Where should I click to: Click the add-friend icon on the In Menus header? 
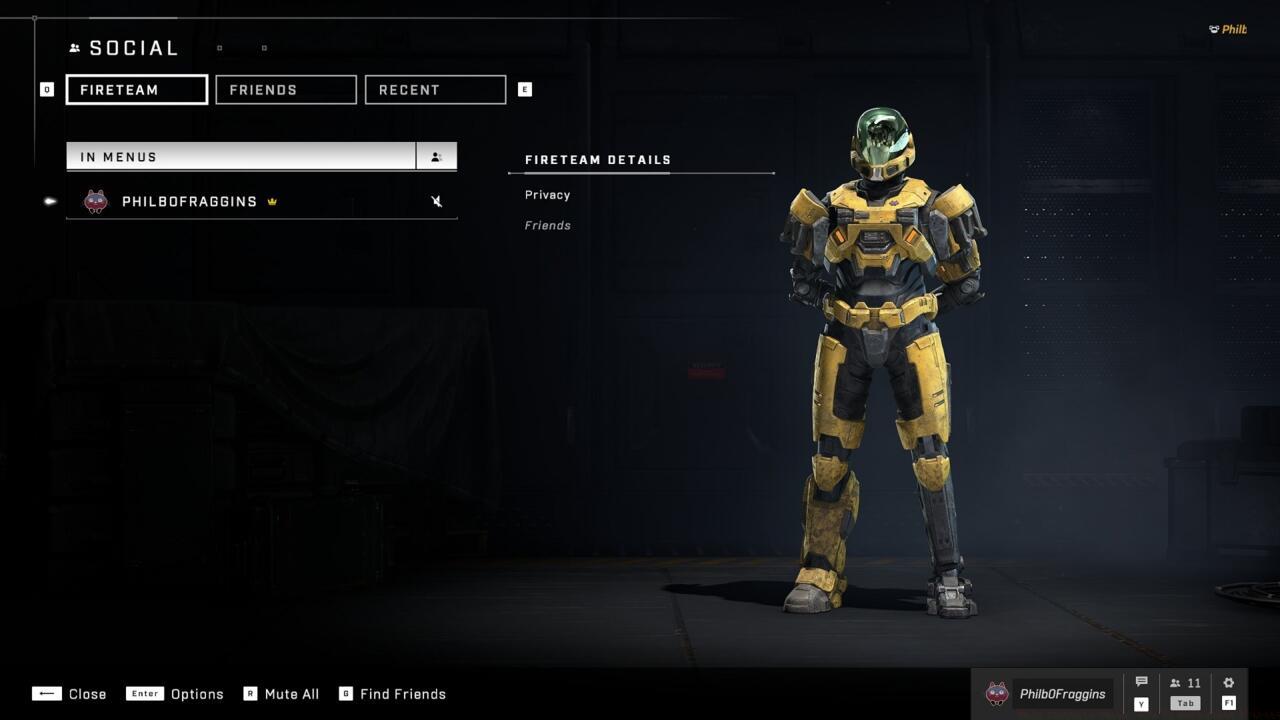436,156
